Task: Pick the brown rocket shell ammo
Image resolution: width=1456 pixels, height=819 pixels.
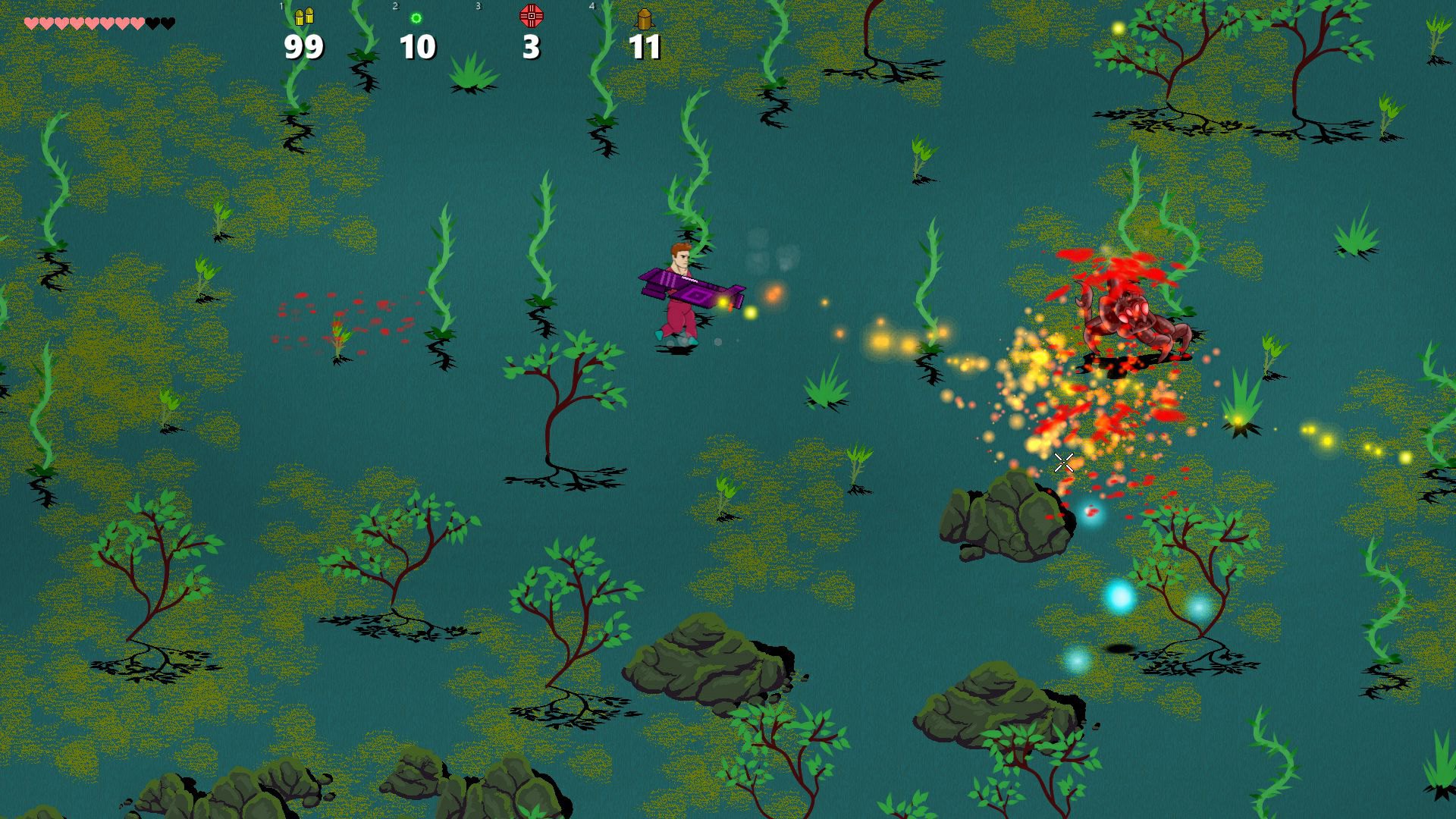Action: pyautogui.click(x=644, y=18)
